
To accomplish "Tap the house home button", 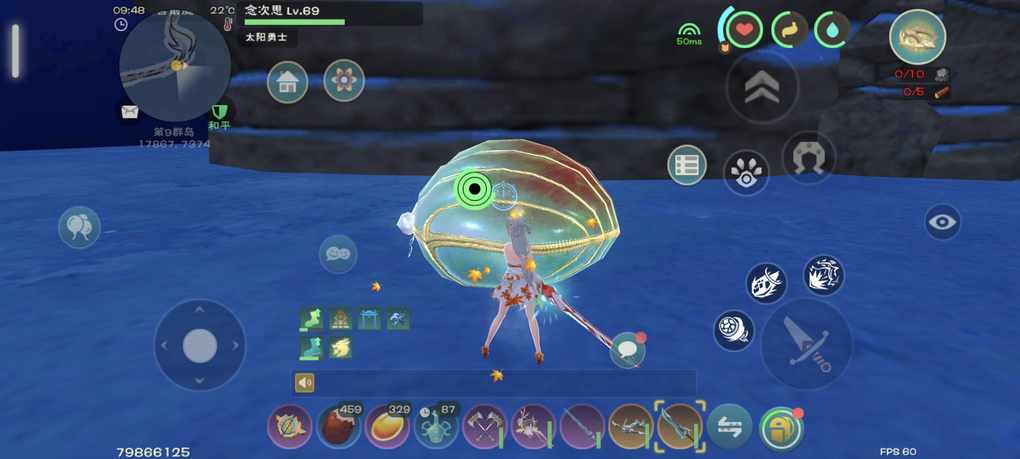I will (288, 82).
